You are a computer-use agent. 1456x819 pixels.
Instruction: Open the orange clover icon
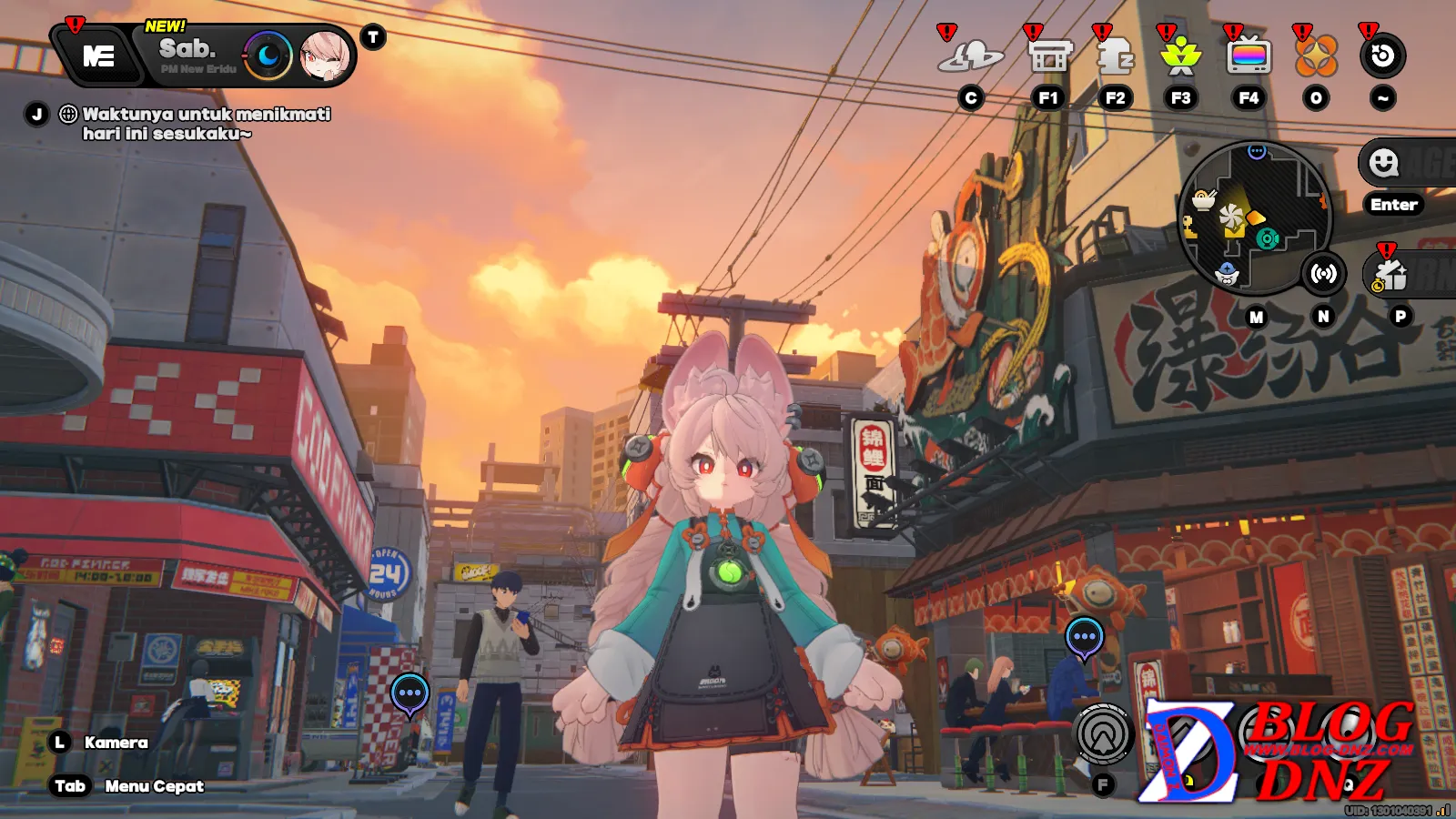tap(1316, 56)
